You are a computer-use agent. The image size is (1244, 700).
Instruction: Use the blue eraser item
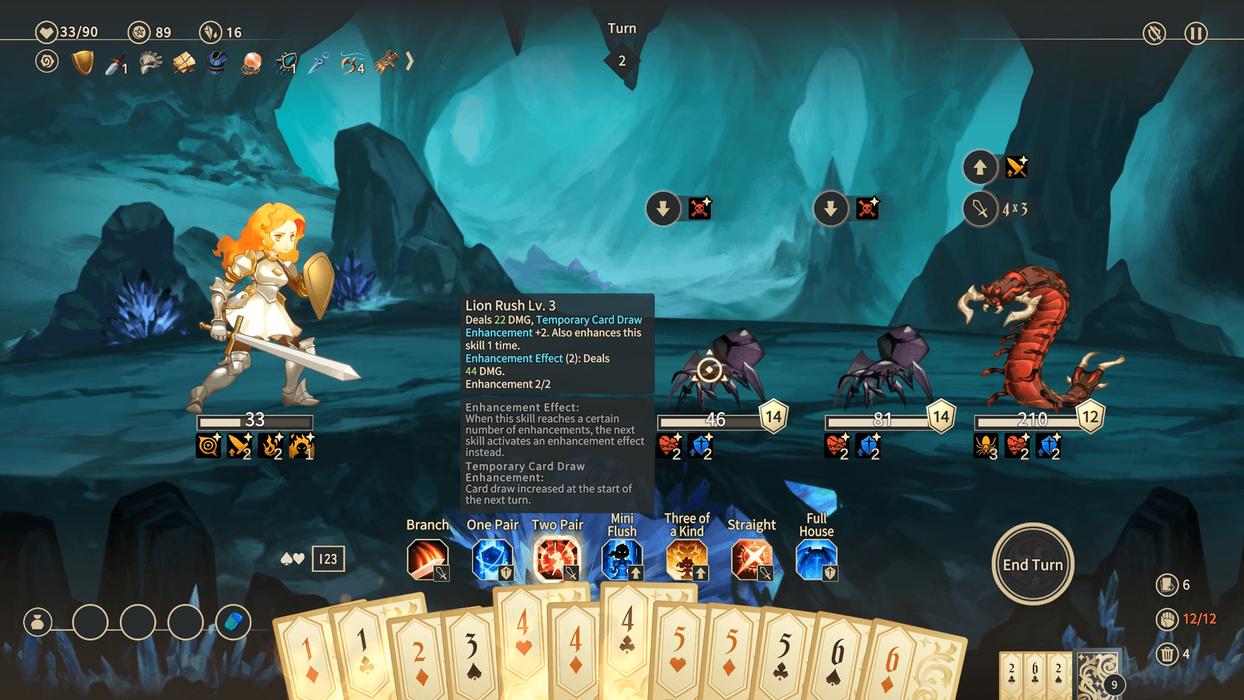point(233,622)
